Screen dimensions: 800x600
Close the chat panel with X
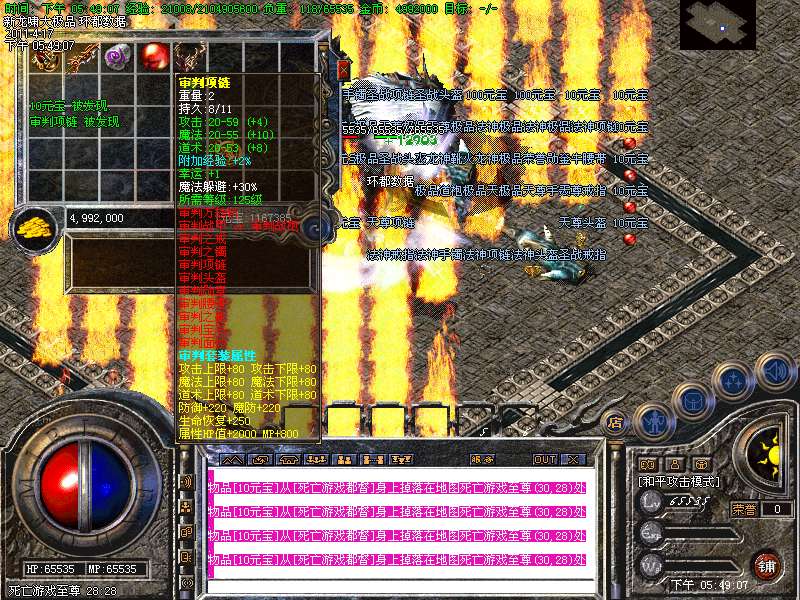pos(574,459)
